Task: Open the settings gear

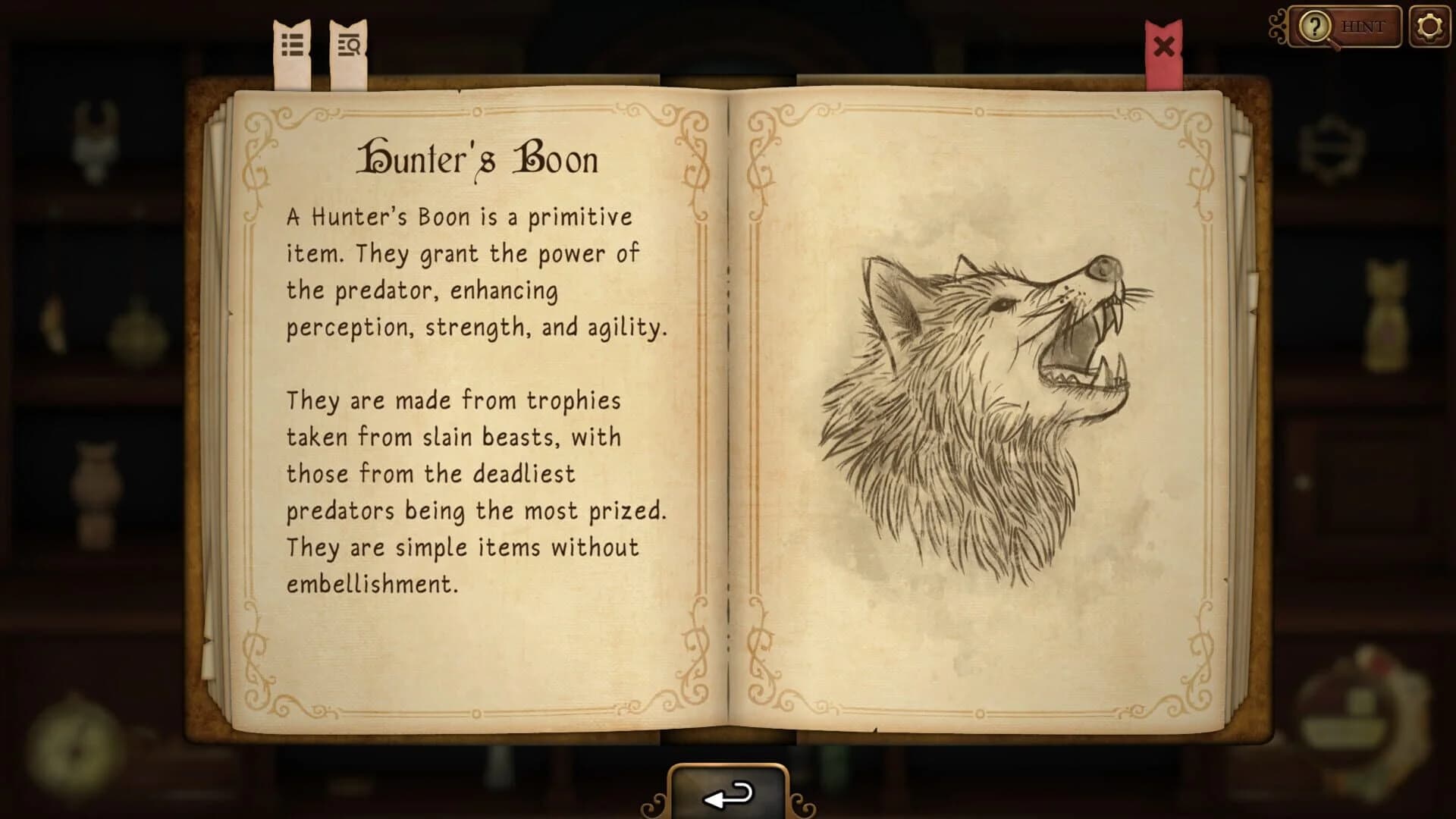Action: pos(1429,27)
